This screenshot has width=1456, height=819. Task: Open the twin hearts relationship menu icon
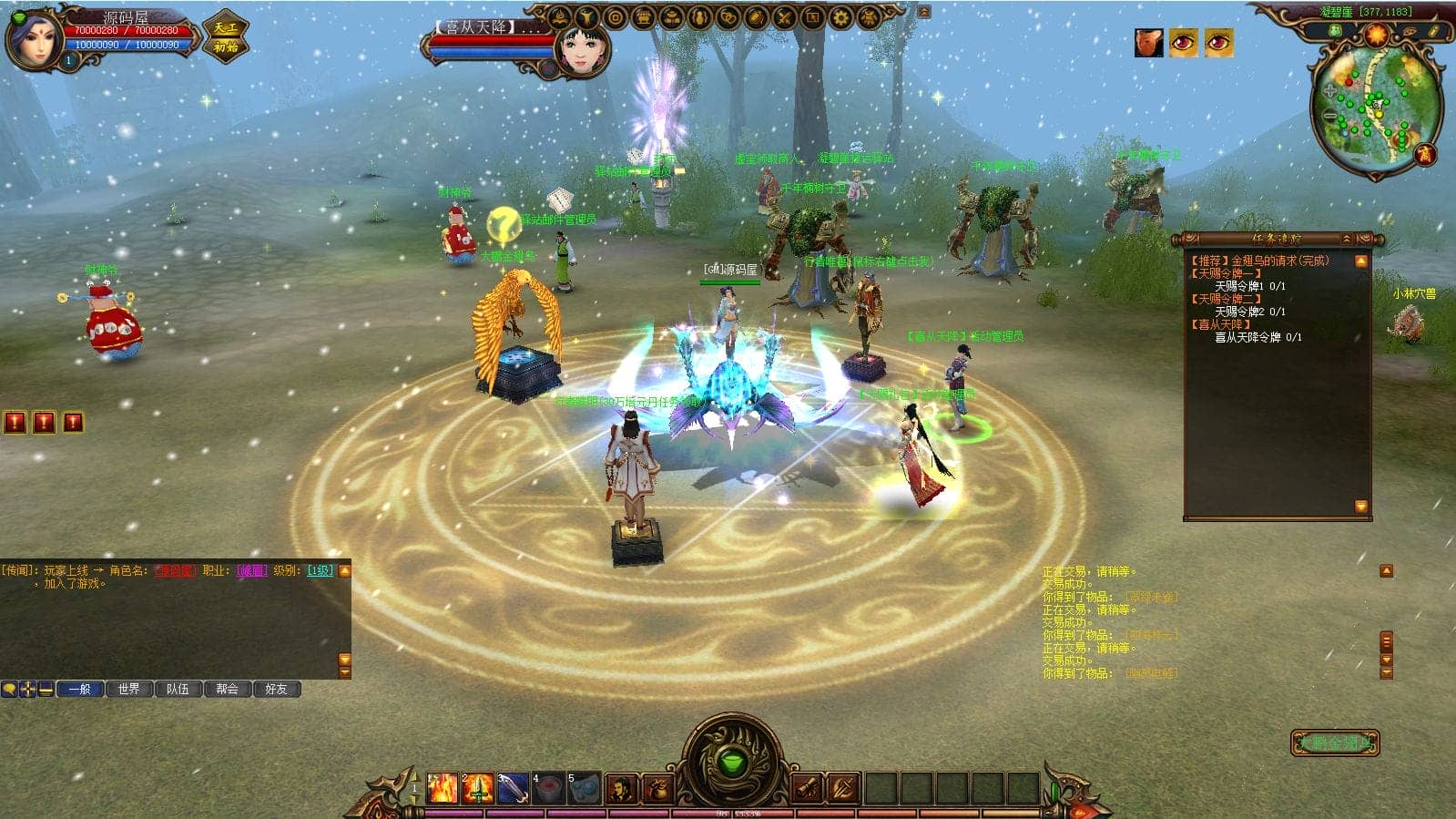click(x=728, y=17)
